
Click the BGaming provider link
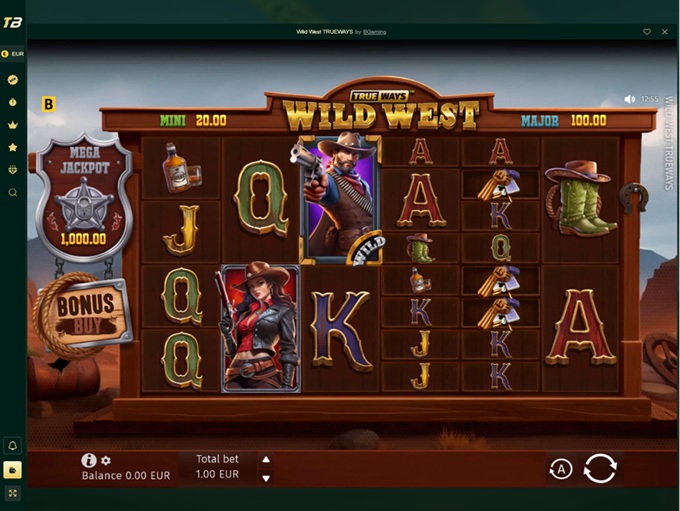point(375,32)
